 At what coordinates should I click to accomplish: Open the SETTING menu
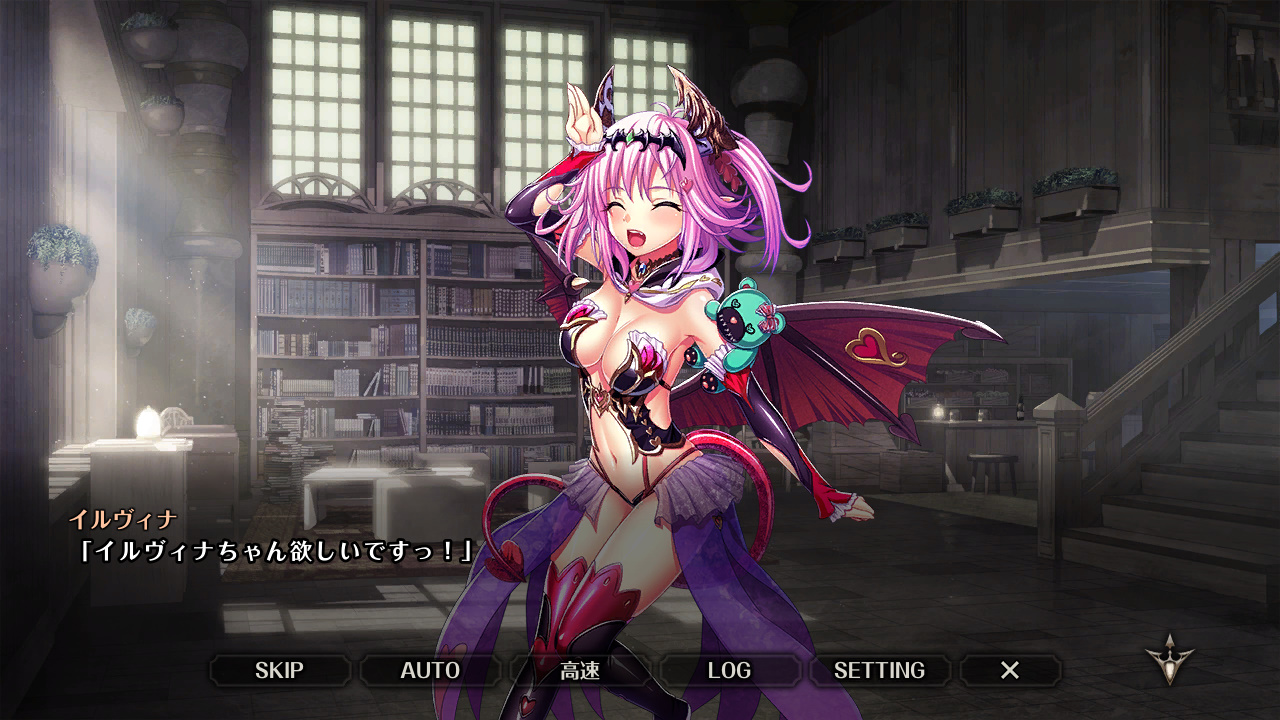pos(879,670)
